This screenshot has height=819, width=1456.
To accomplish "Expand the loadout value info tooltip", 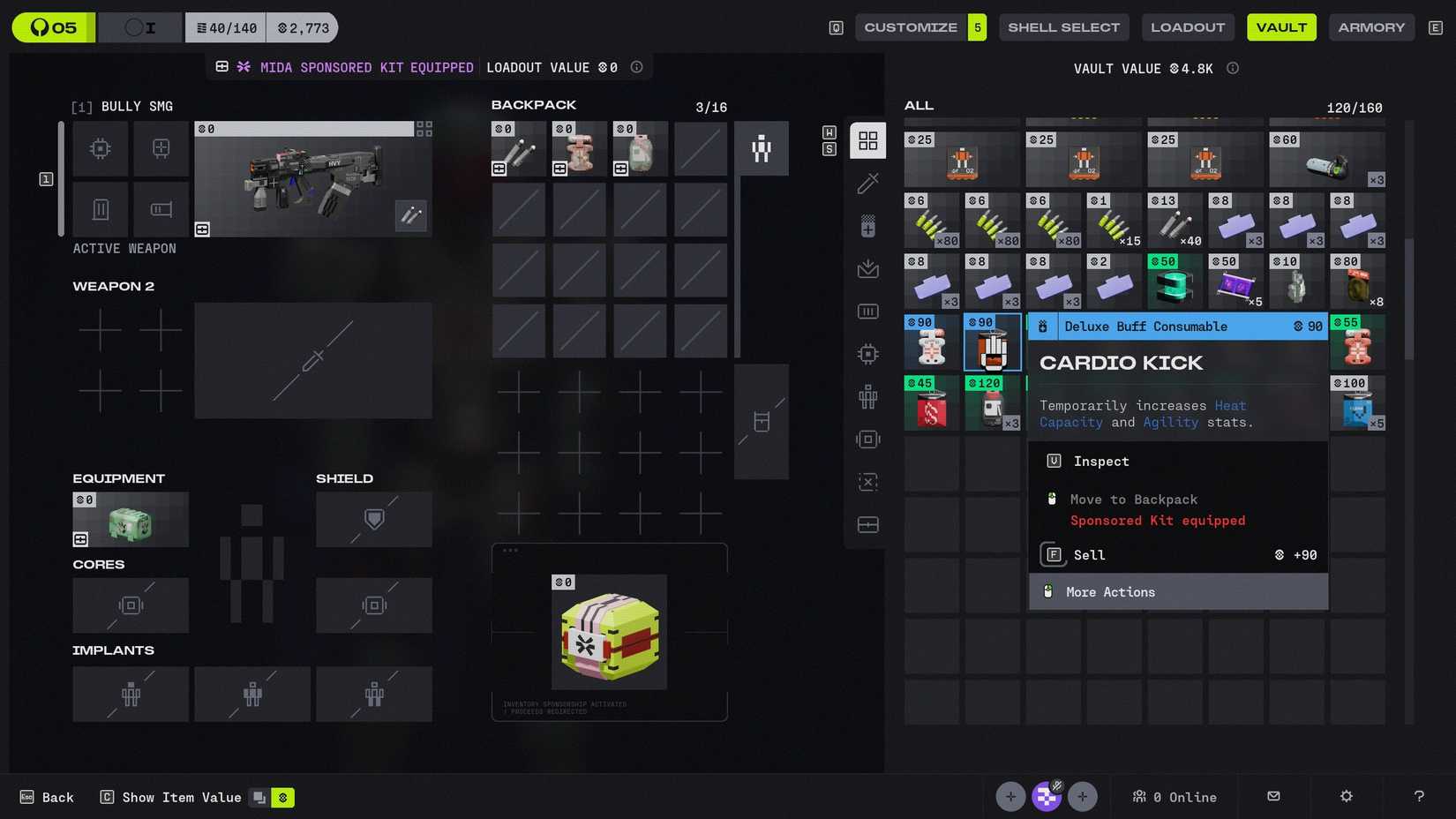I will 636,66.
